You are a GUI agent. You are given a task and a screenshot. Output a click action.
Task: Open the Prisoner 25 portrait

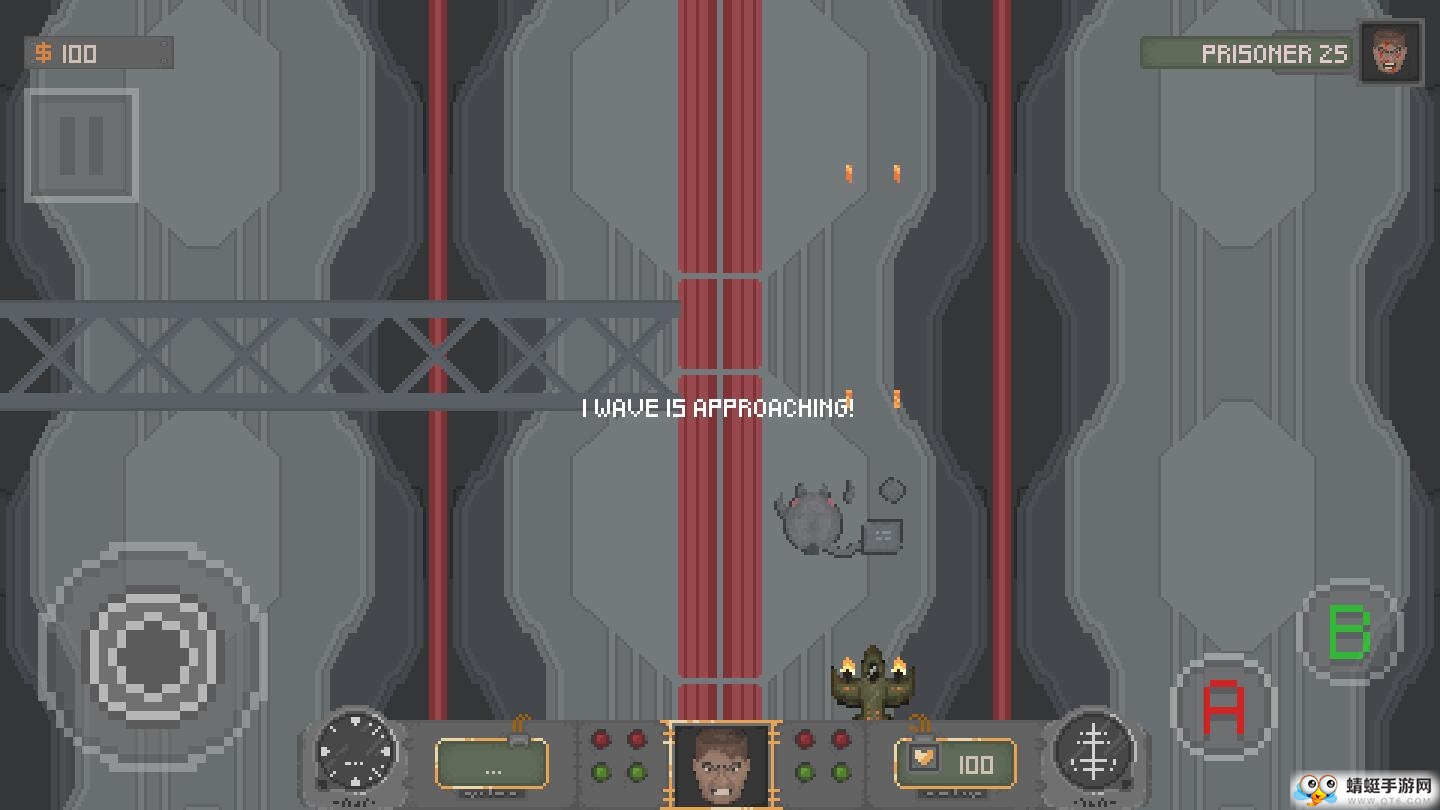(1391, 53)
